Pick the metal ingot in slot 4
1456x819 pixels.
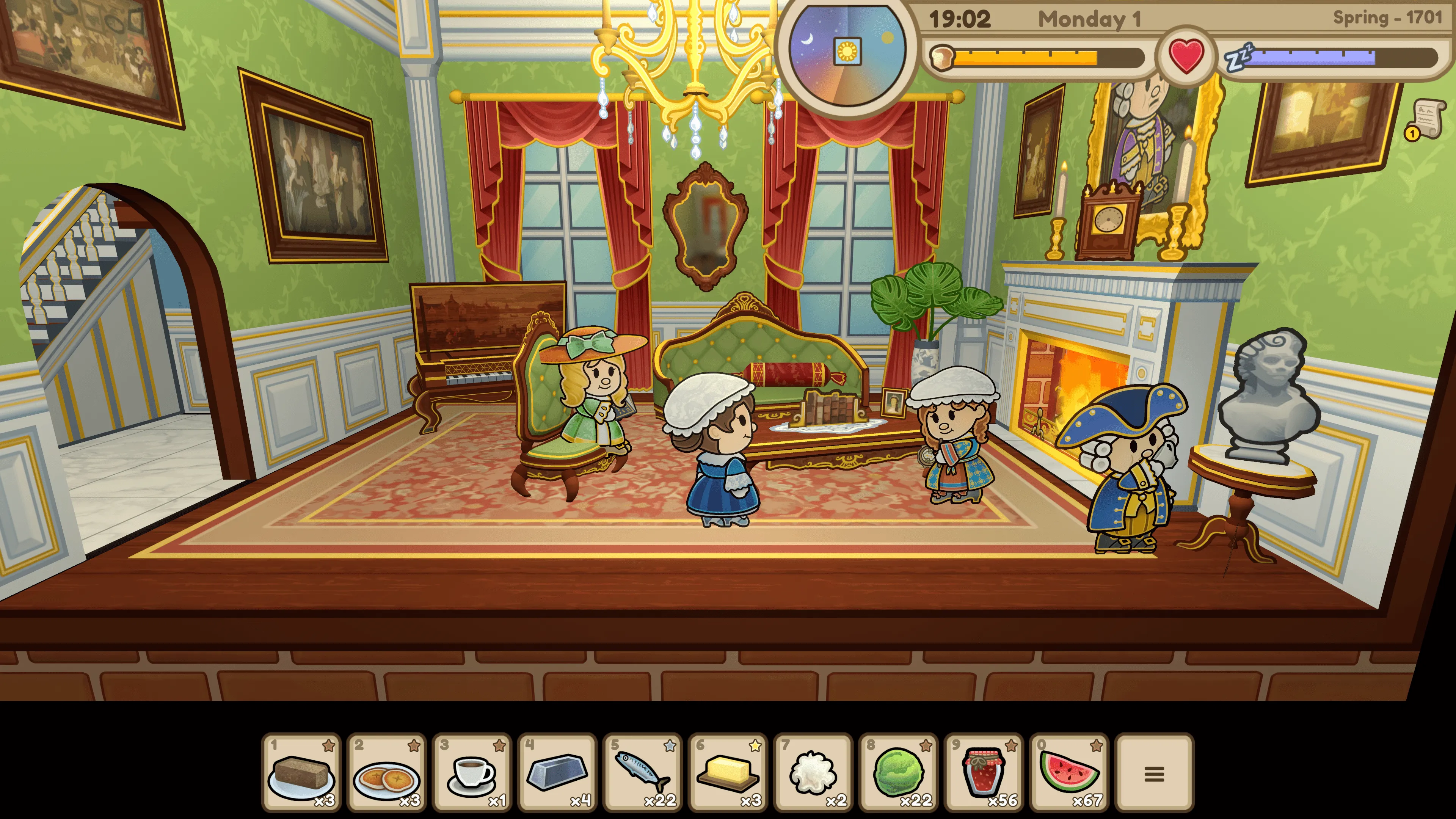pyautogui.click(x=557, y=772)
